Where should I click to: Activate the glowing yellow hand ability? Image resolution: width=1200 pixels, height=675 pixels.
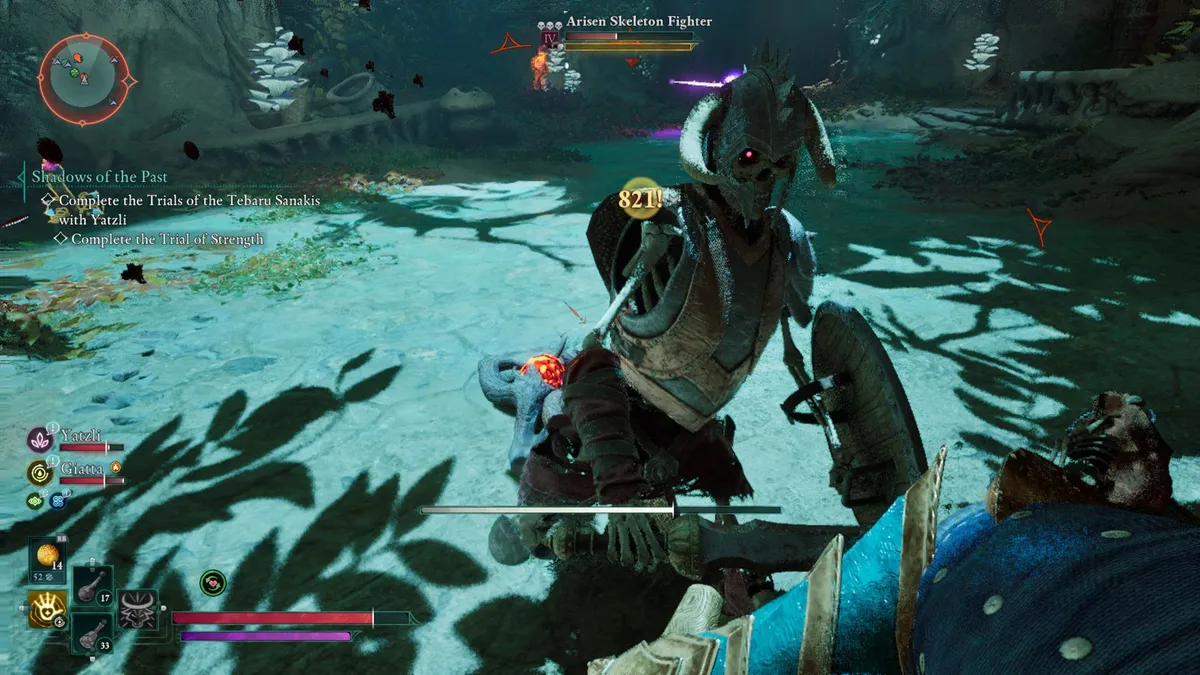[x=48, y=607]
